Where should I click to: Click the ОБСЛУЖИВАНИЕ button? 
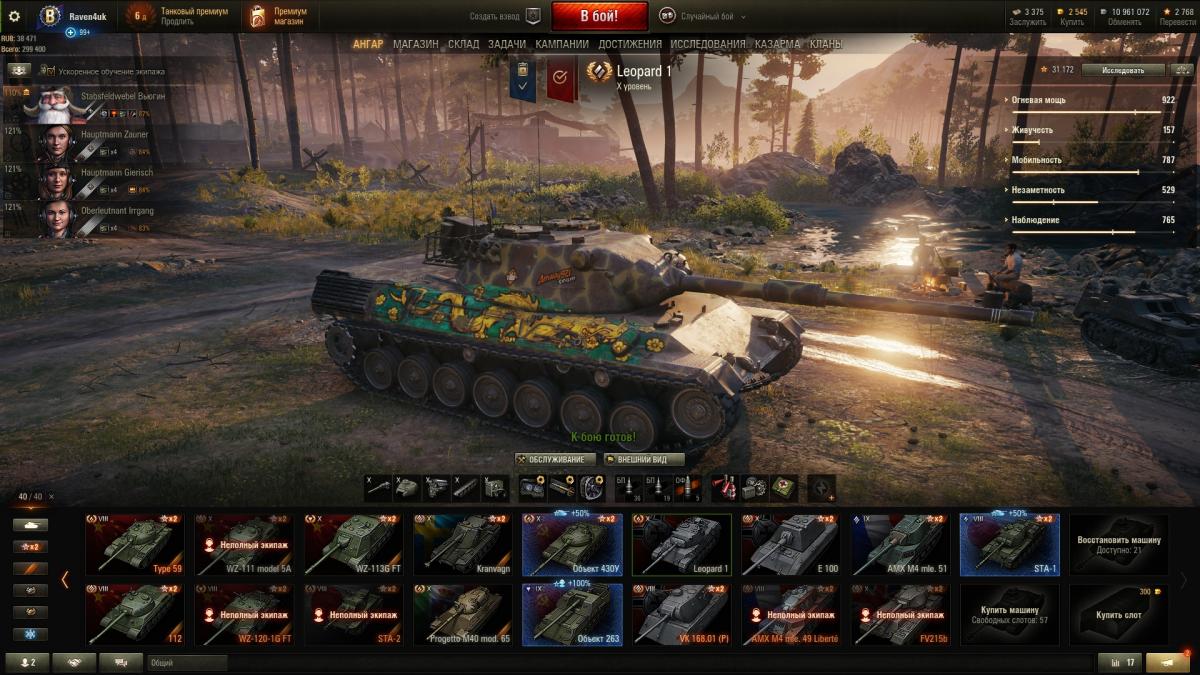[x=556, y=459]
